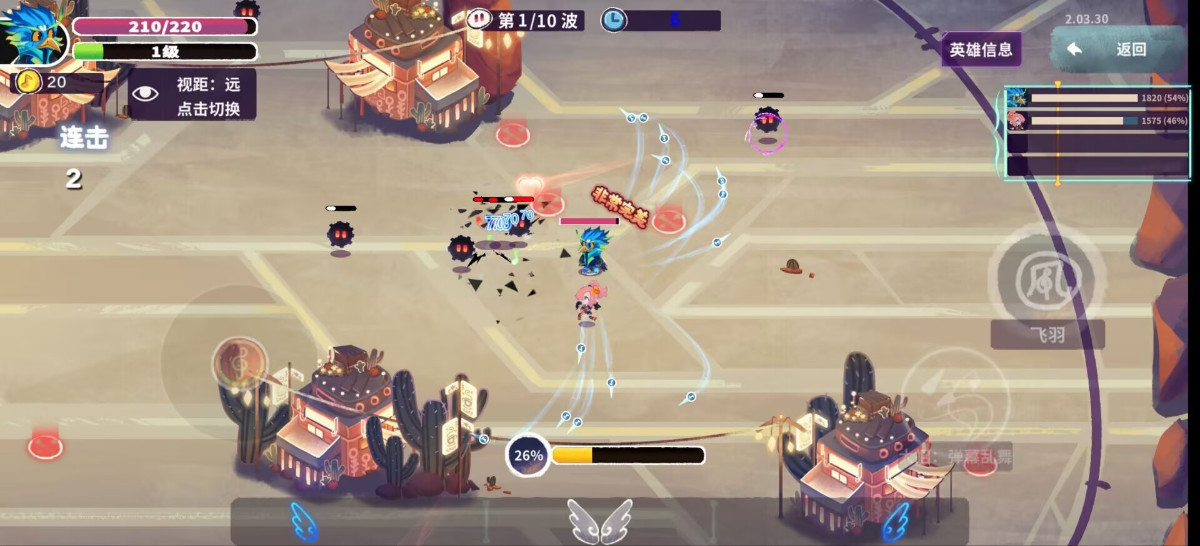Select the pink-haired hero row in damage ranking
Viewport: 1200px width, 546px height.
pos(1097,121)
